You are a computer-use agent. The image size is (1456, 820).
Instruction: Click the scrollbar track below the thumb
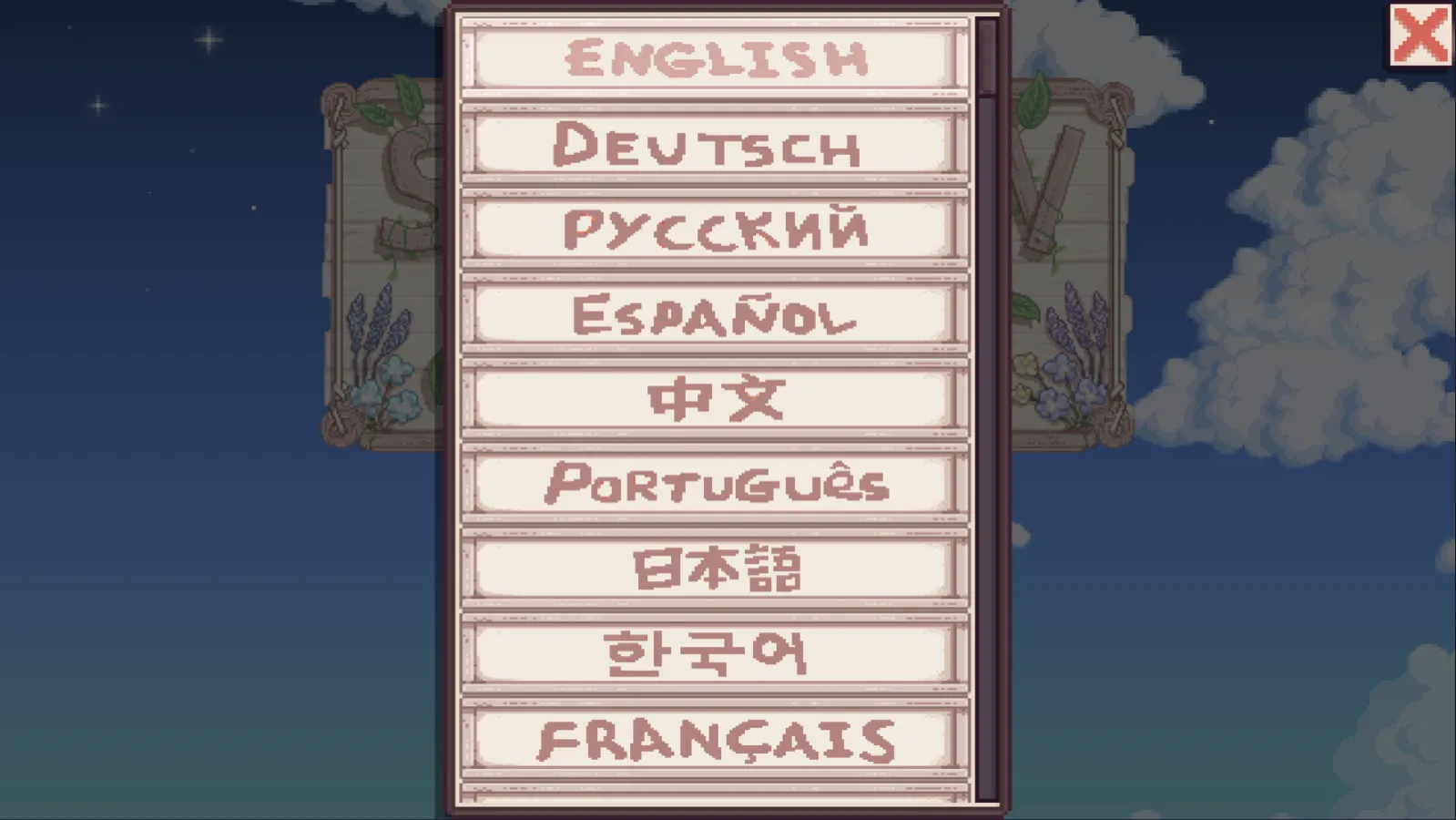click(984, 456)
